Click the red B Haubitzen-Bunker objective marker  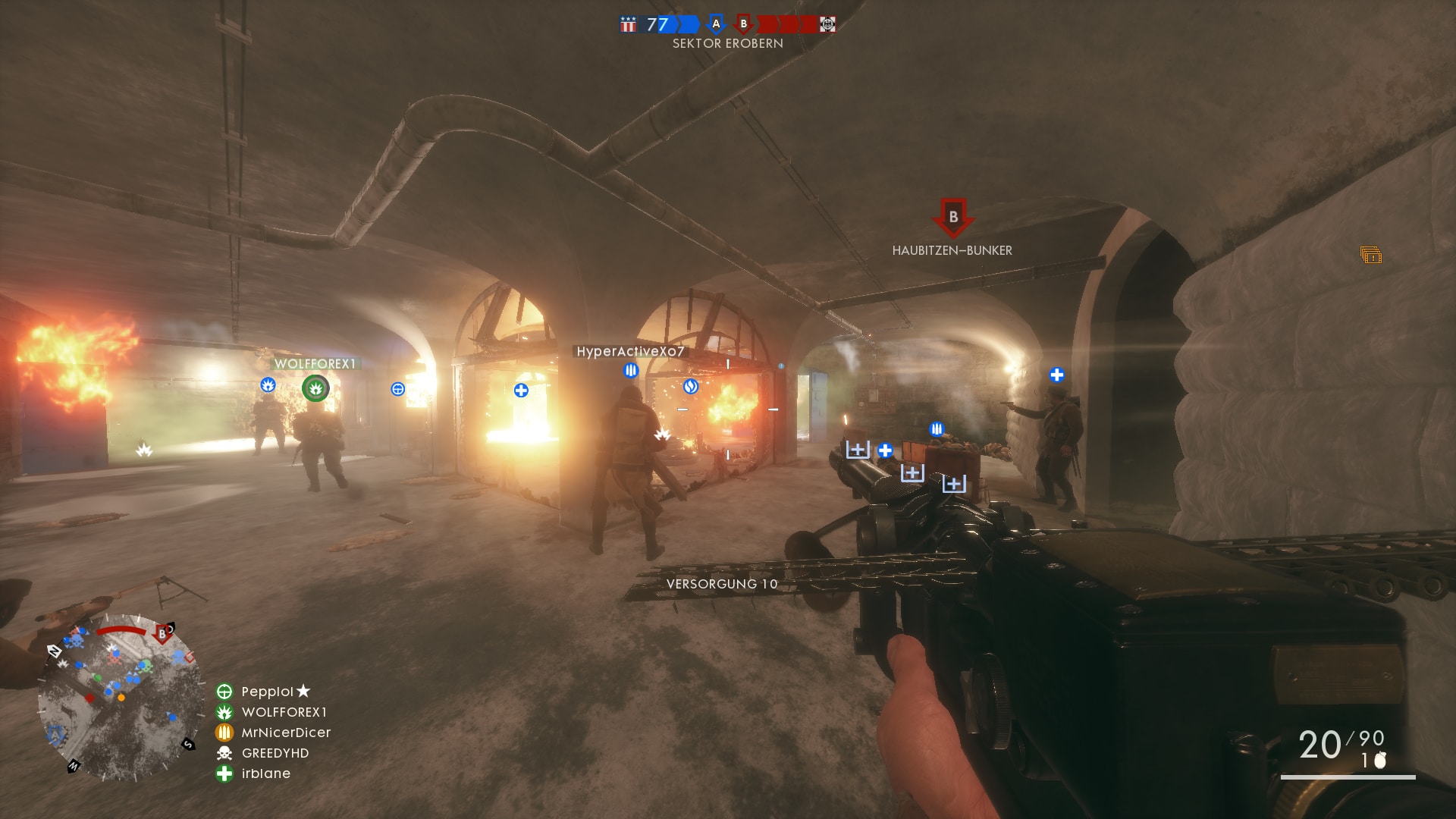pyautogui.click(x=952, y=218)
